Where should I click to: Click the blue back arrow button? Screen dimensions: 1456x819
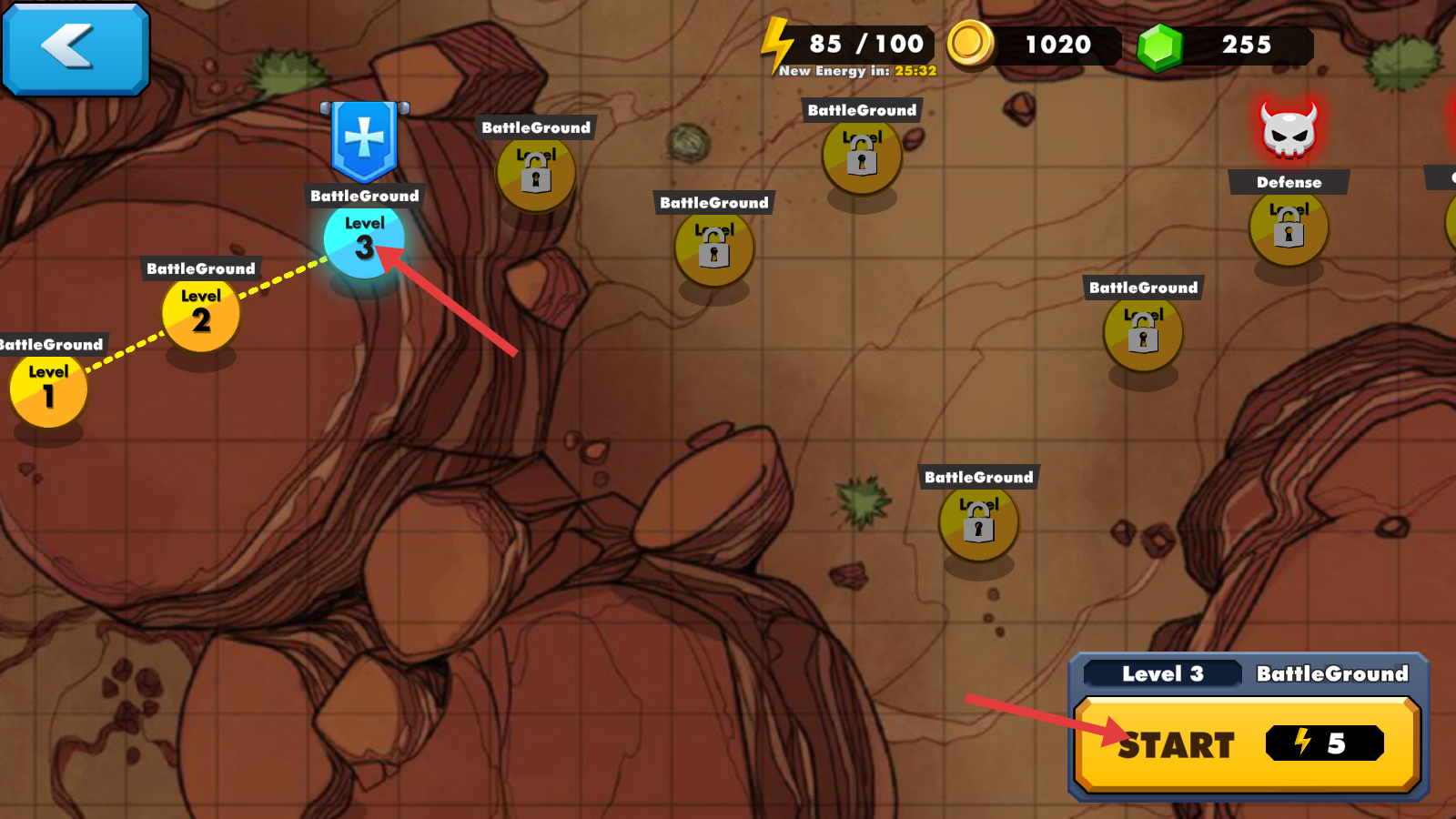(76, 48)
